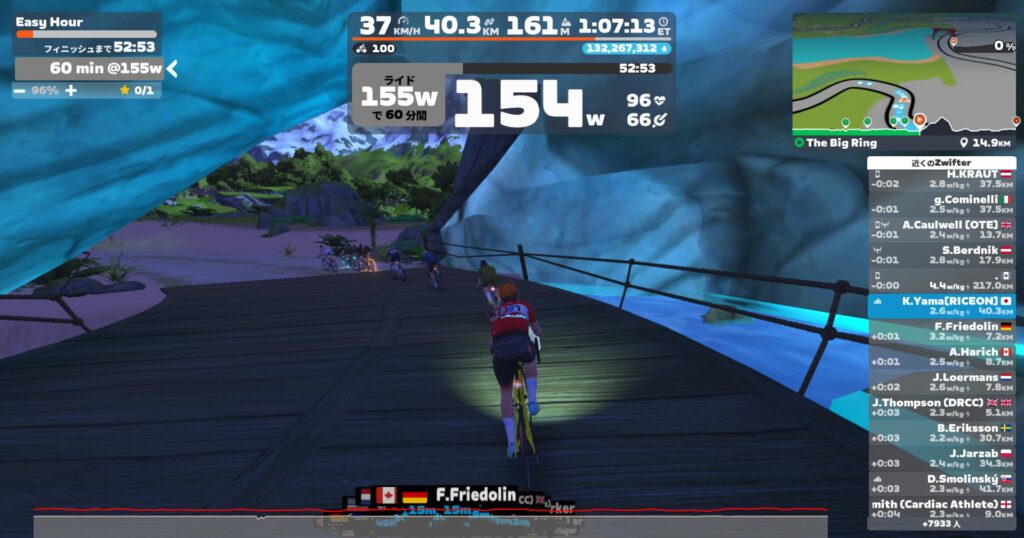Select the 60 min @155w workout block
Viewport: 1024px width, 538px height.
[x=88, y=68]
